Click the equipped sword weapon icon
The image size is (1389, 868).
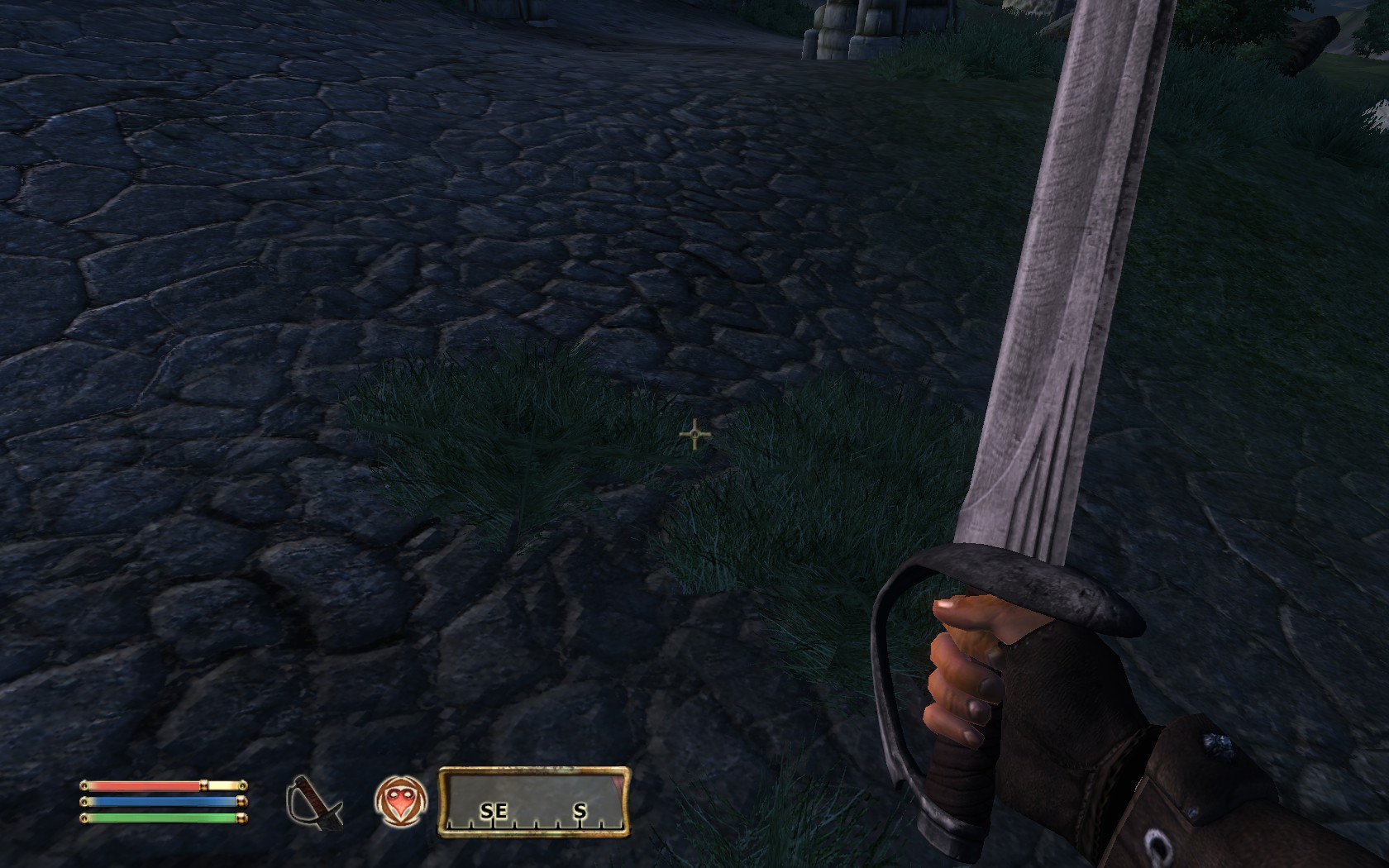(x=314, y=802)
